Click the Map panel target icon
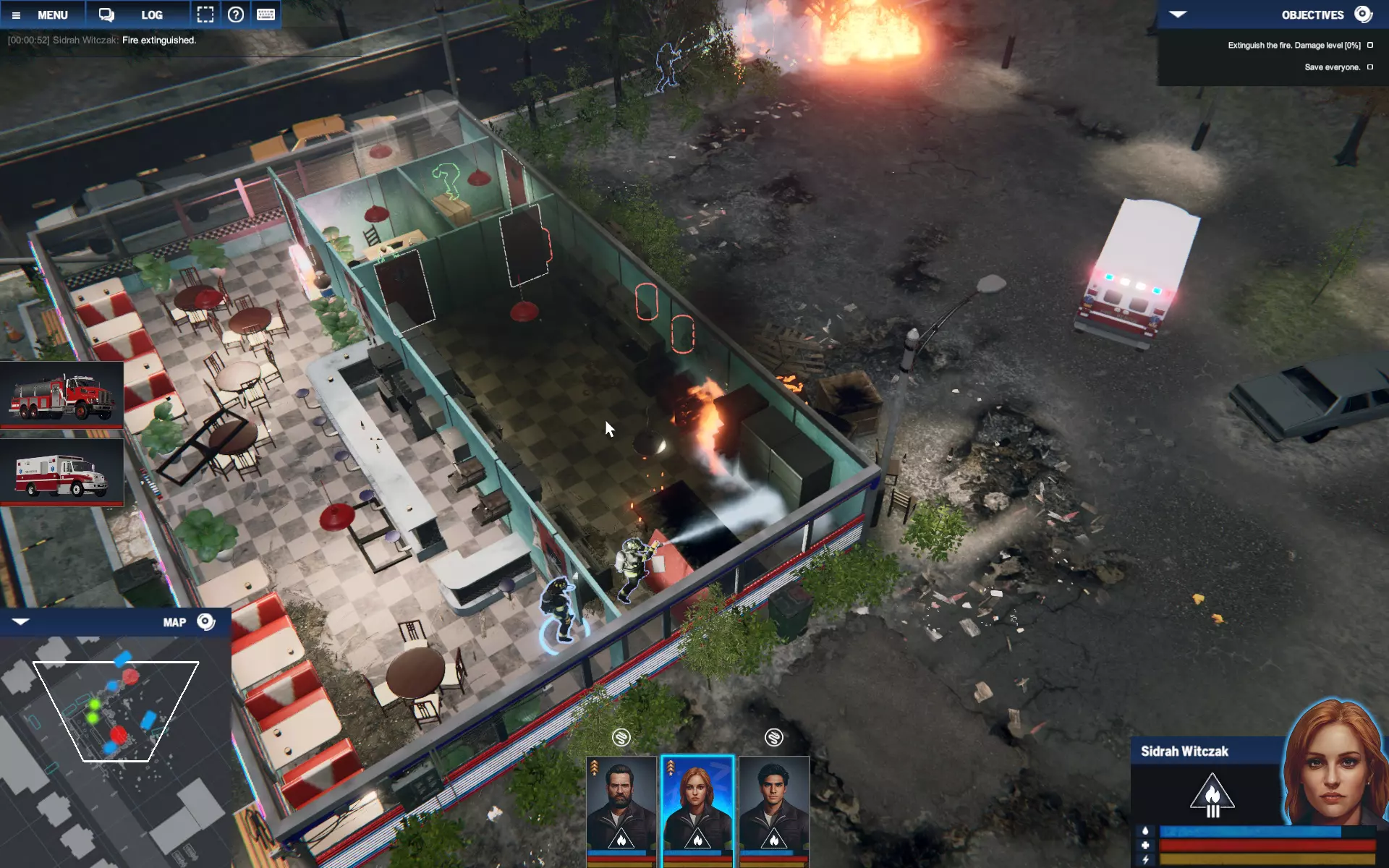The image size is (1389, 868). click(x=206, y=622)
